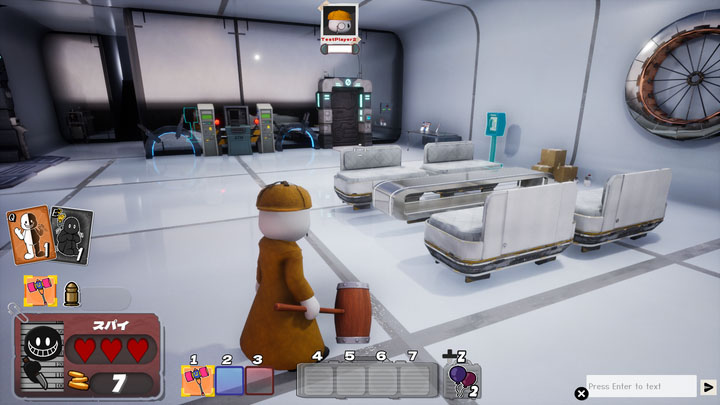
Task: Click the equipped hammer weapon icon
Action: 40,291
